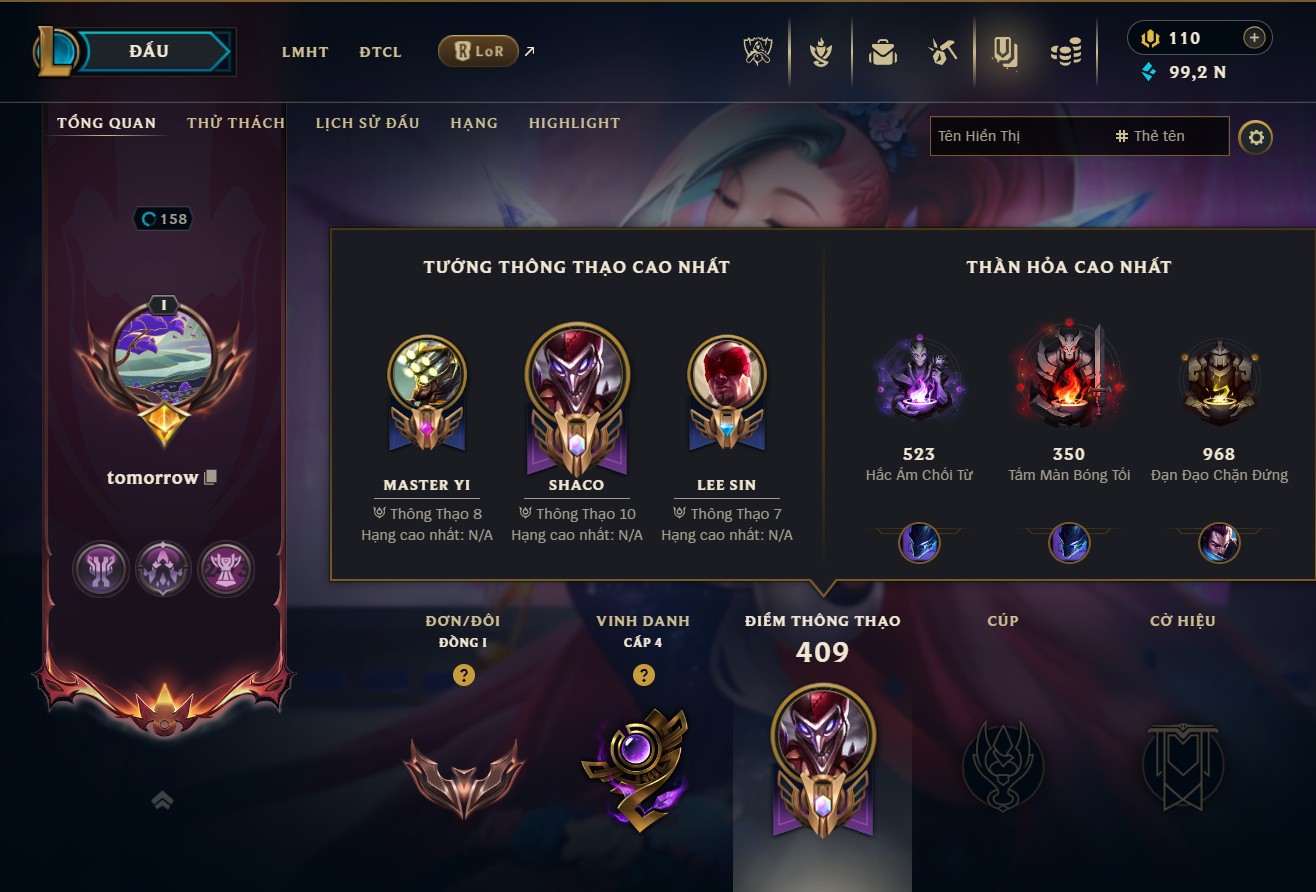Show the CÚP trophy section

[x=1003, y=765]
